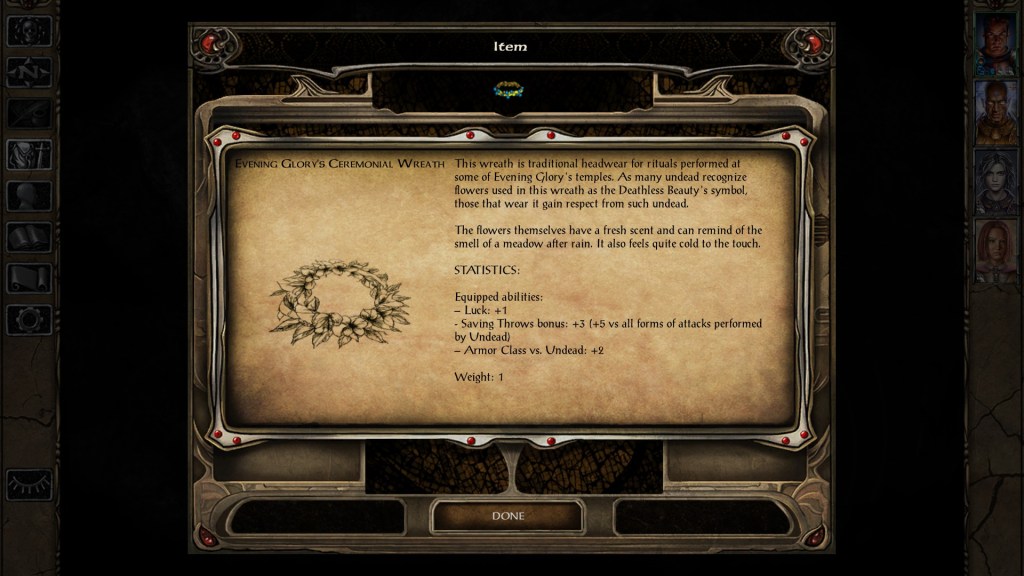Image resolution: width=1024 pixels, height=576 pixels.
Task: Open the journal quill button
Action: click(29, 113)
